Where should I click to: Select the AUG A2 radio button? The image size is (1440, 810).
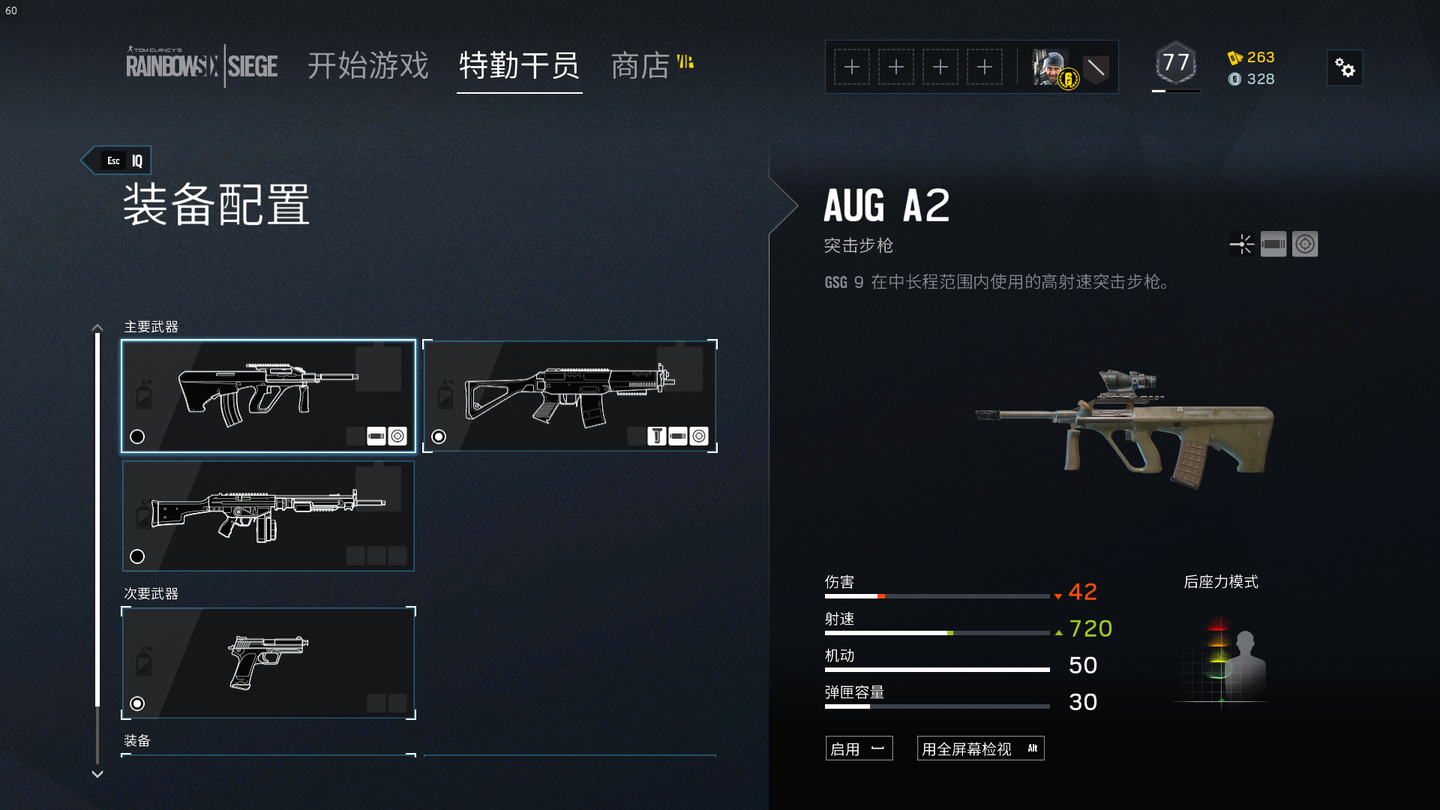tap(138, 437)
